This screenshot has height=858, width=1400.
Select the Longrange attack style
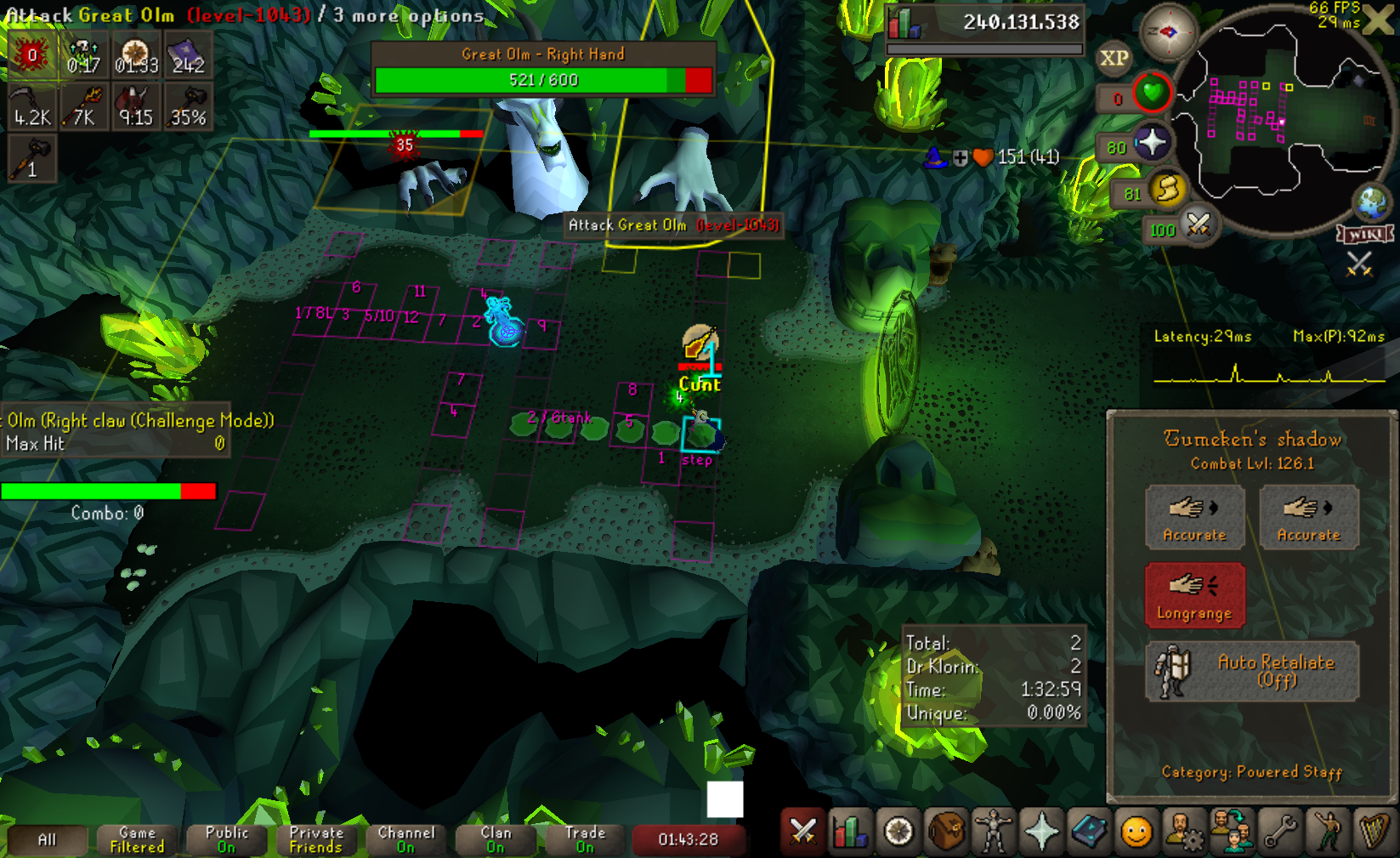[x=1194, y=595]
